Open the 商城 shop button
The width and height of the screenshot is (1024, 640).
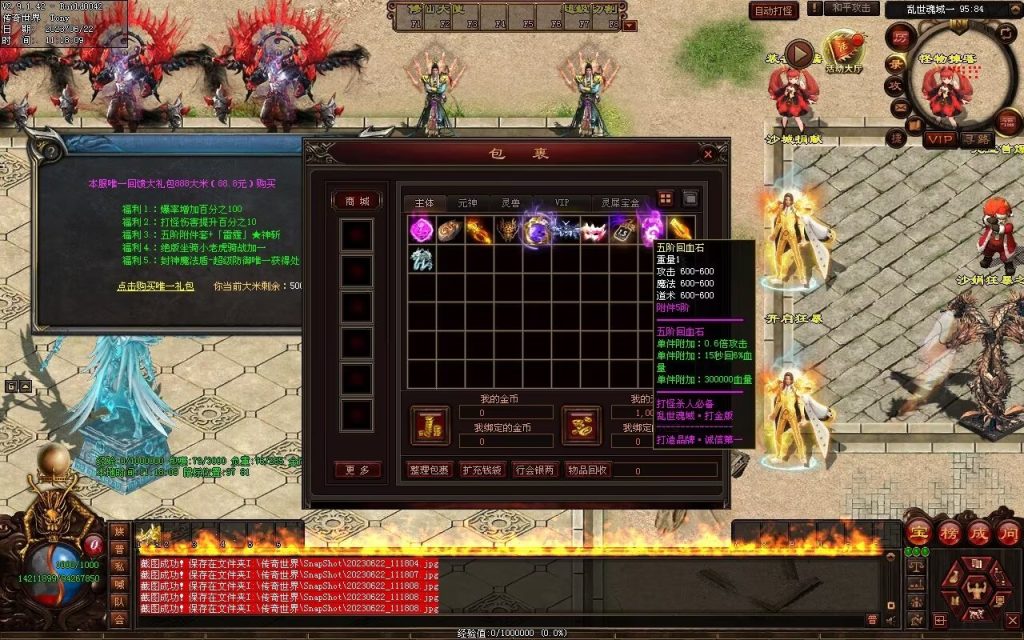357,200
